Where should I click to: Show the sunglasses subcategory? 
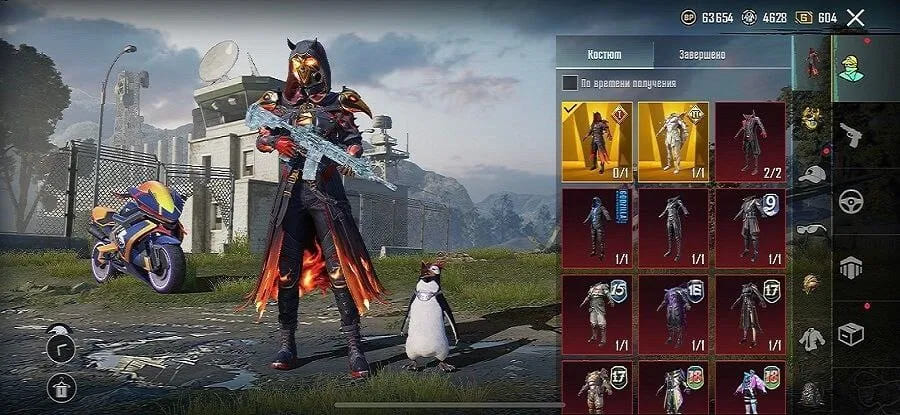point(812,228)
